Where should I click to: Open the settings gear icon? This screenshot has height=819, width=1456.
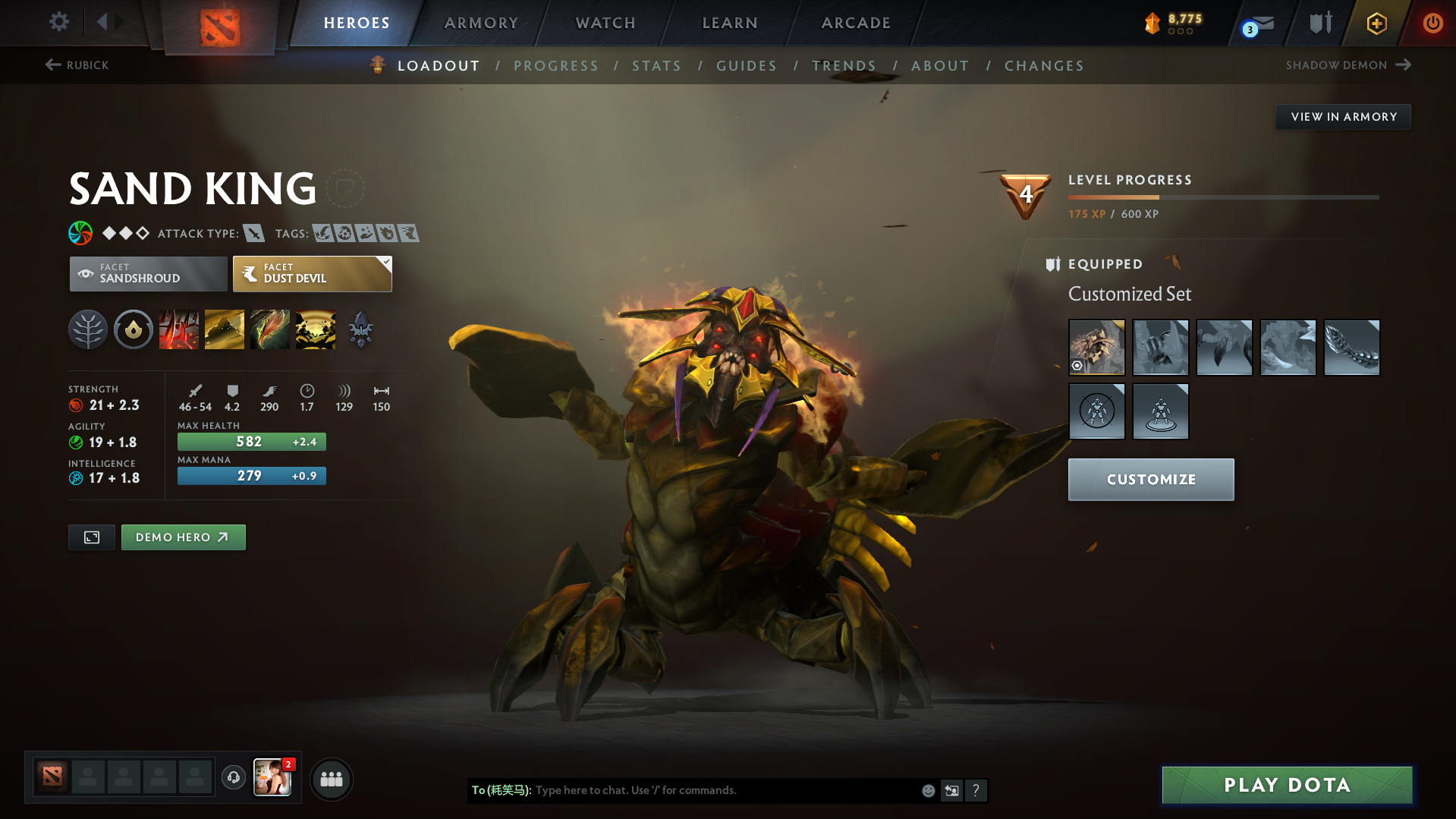tap(58, 22)
